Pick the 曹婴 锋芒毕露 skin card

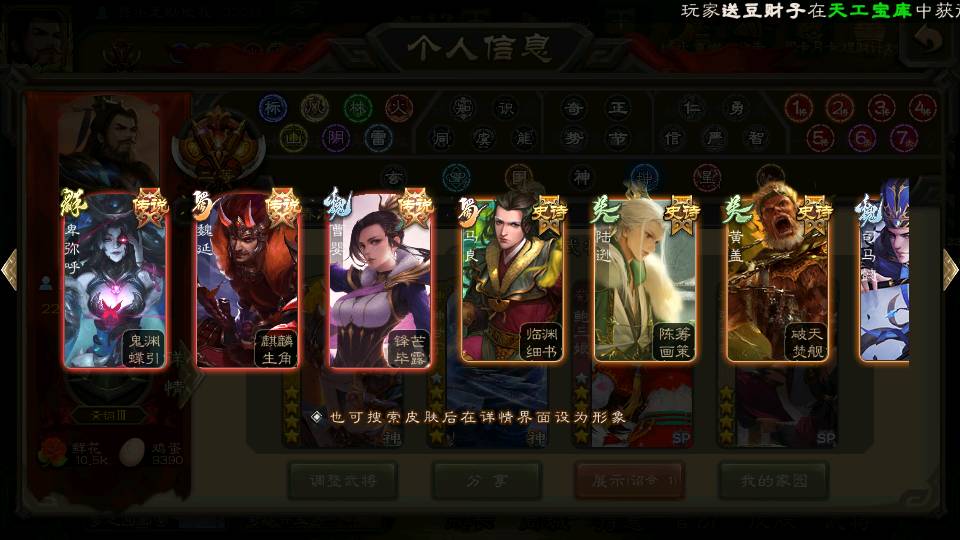[380, 278]
